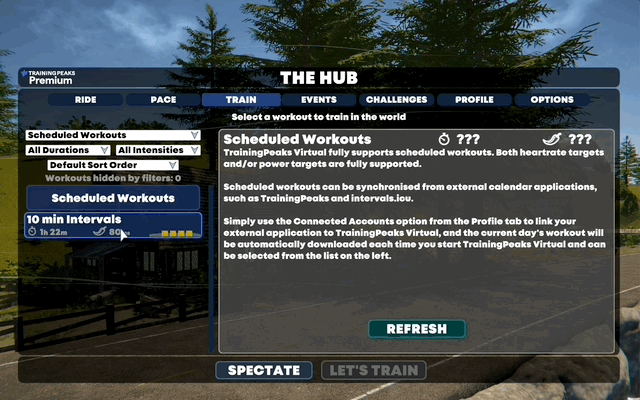
Task: Open the Scheduled Workouts category dropdown
Action: click(113, 135)
